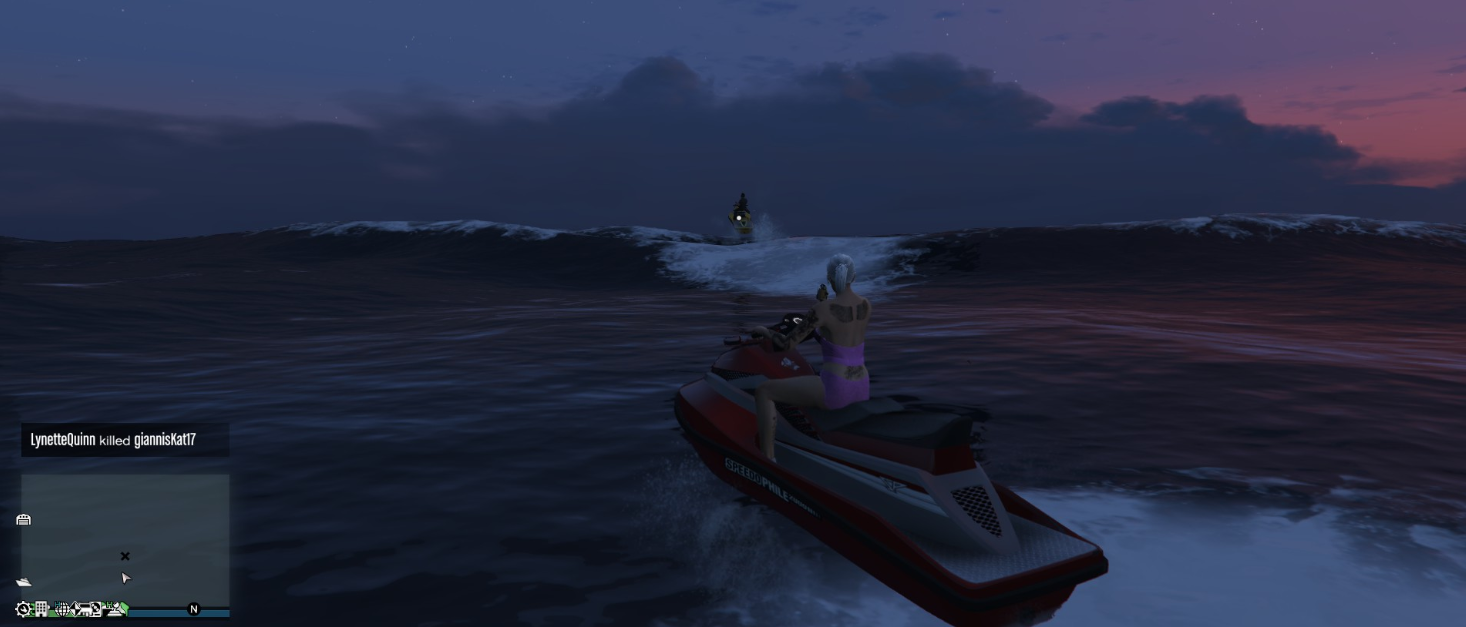This screenshot has height=627, width=1466.
Task: Click the LynetteQuinn kill feed notification
Action: 124,440
